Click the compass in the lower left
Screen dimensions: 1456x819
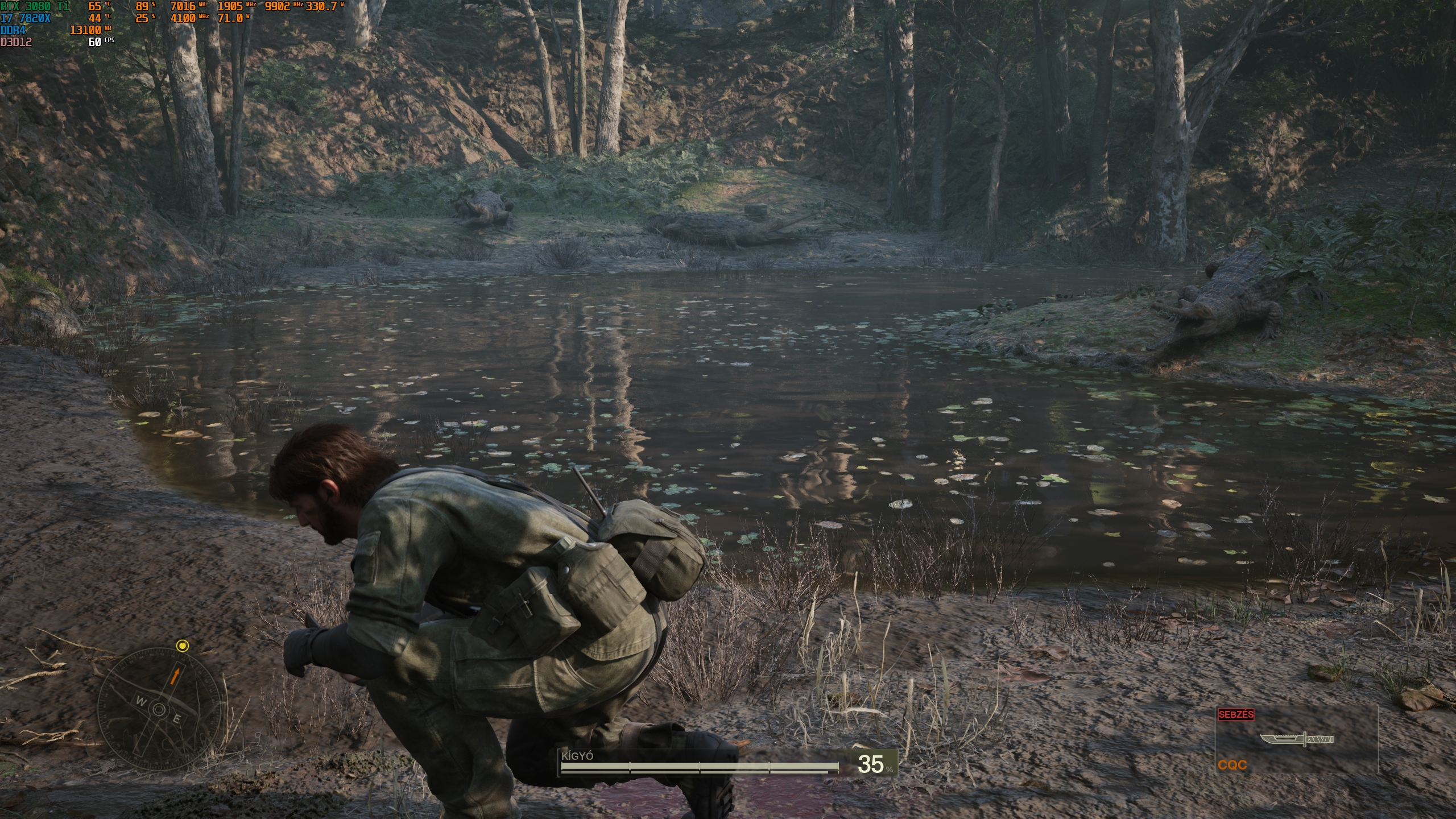click(159, 709)
